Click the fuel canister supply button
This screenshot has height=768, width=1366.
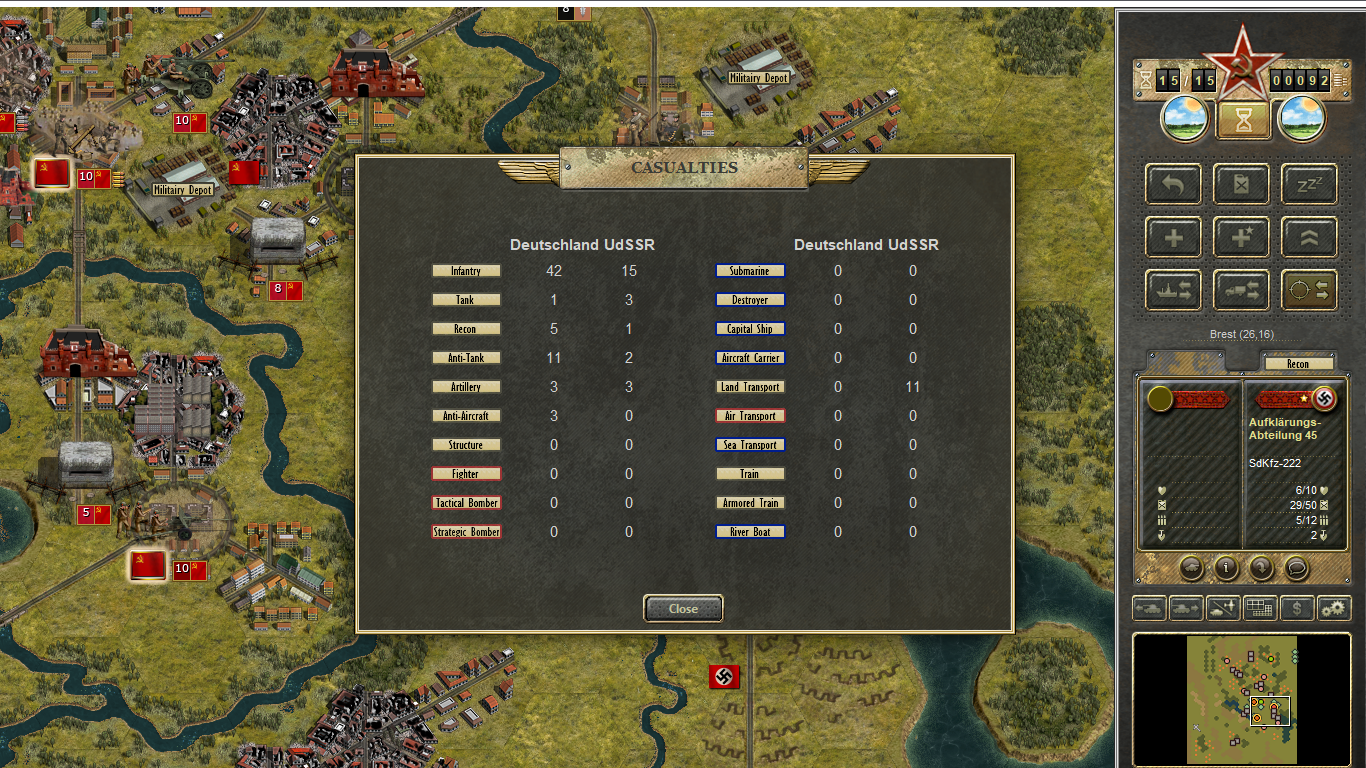[x=1242, y=185]
